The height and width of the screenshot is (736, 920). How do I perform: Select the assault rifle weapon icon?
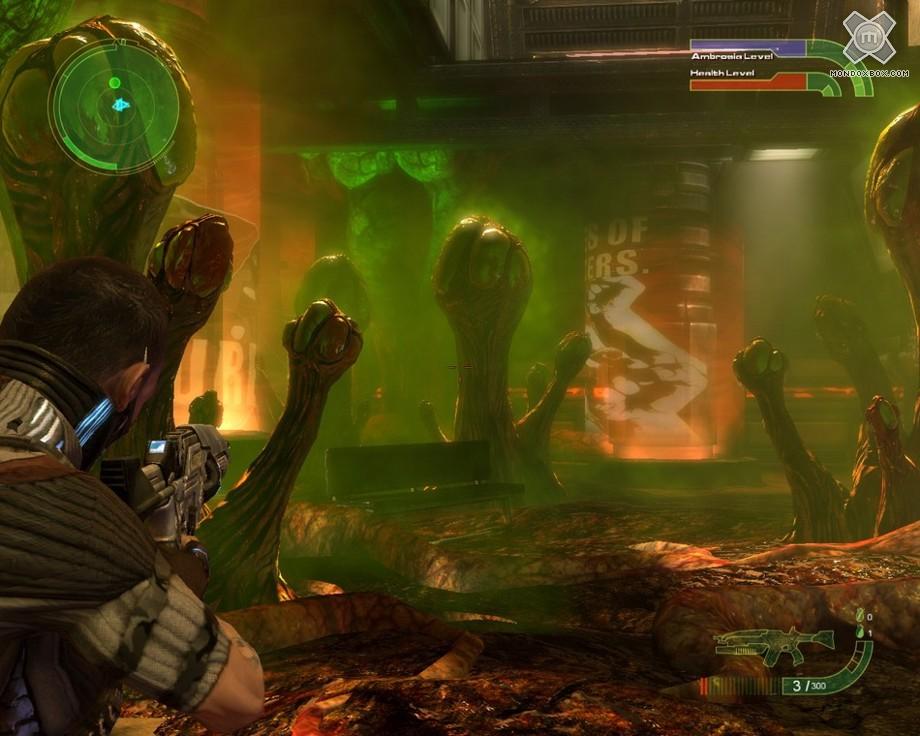(x=774, y=643)
